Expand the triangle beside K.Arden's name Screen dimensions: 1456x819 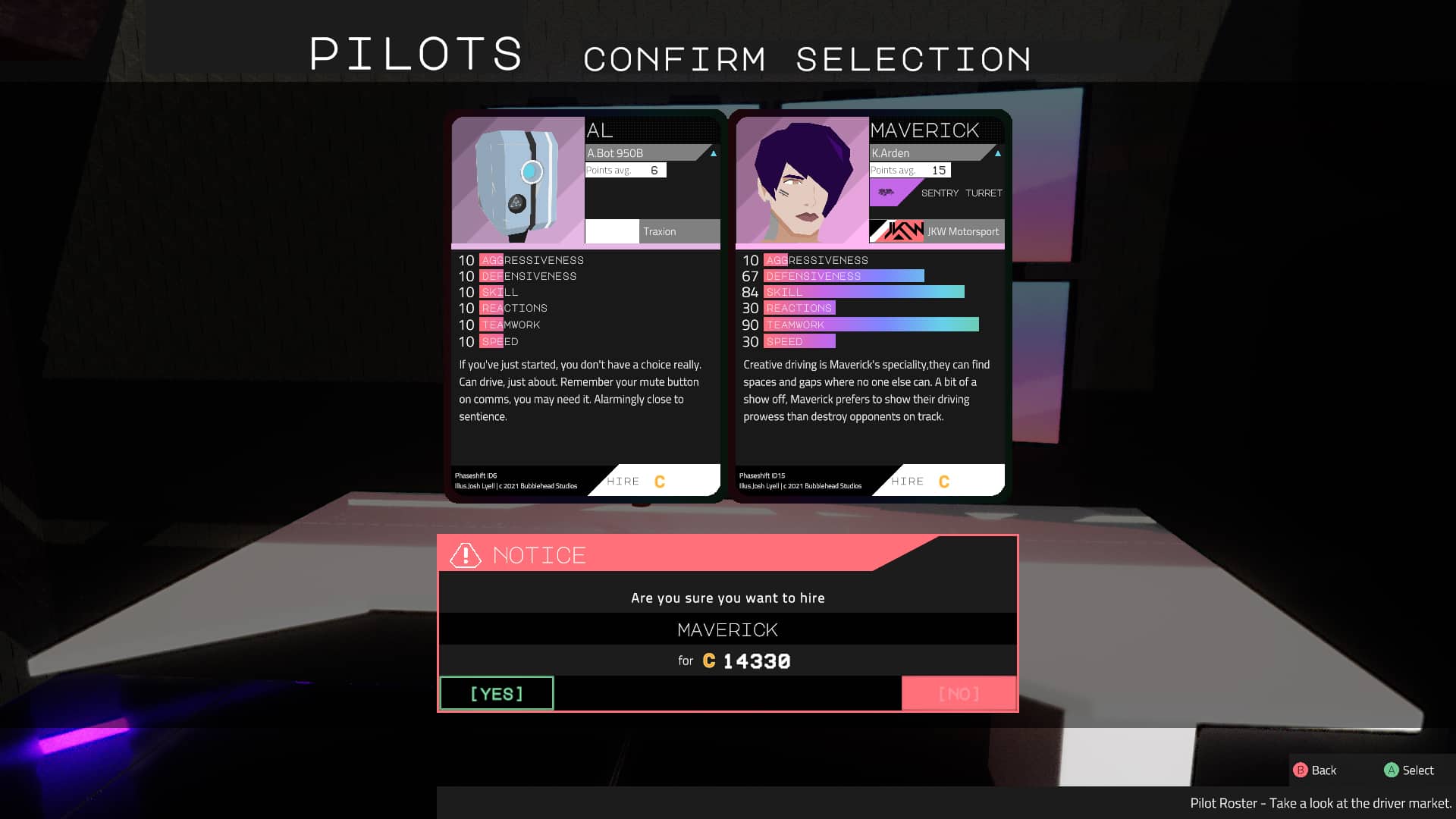[997, 152]
